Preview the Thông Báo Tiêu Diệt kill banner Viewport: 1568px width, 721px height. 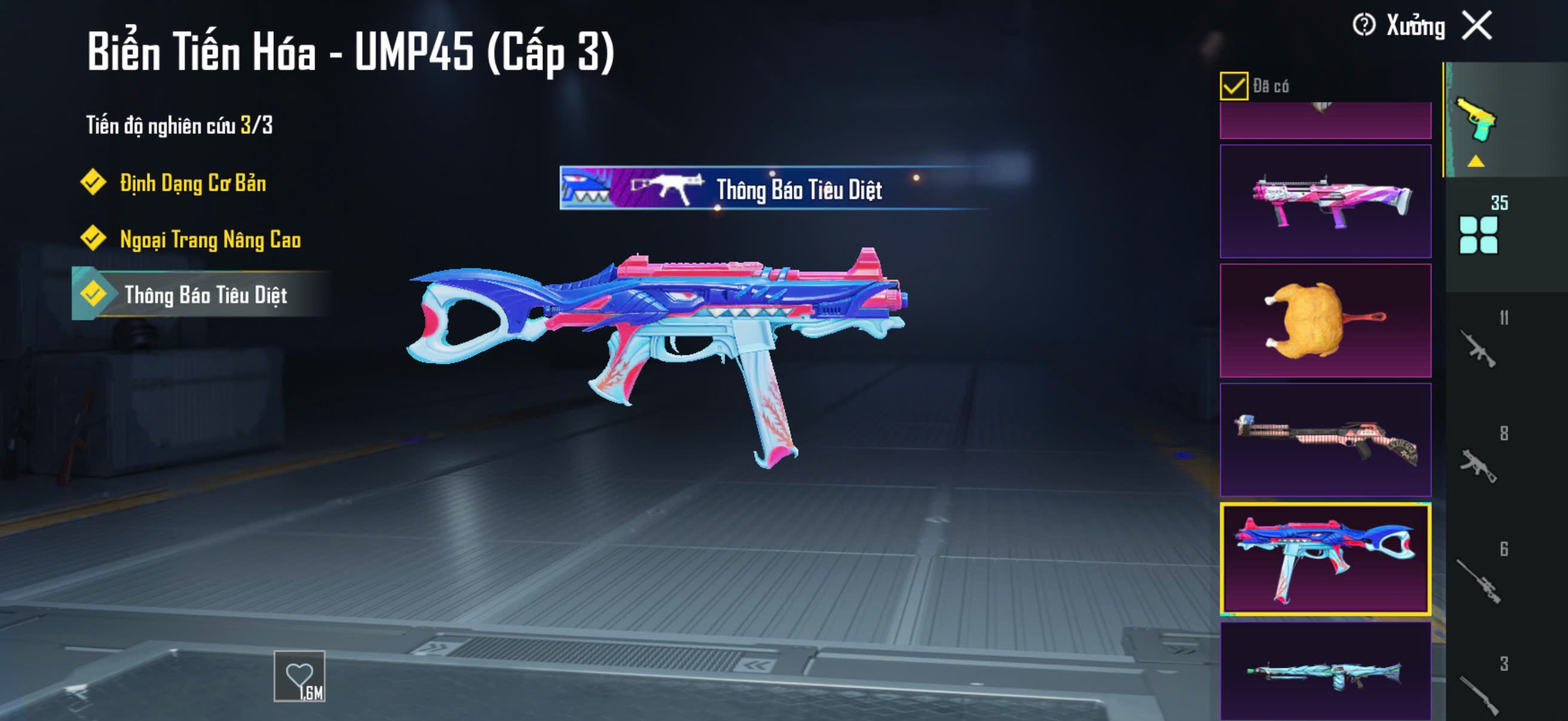click(x=773, y=188)
